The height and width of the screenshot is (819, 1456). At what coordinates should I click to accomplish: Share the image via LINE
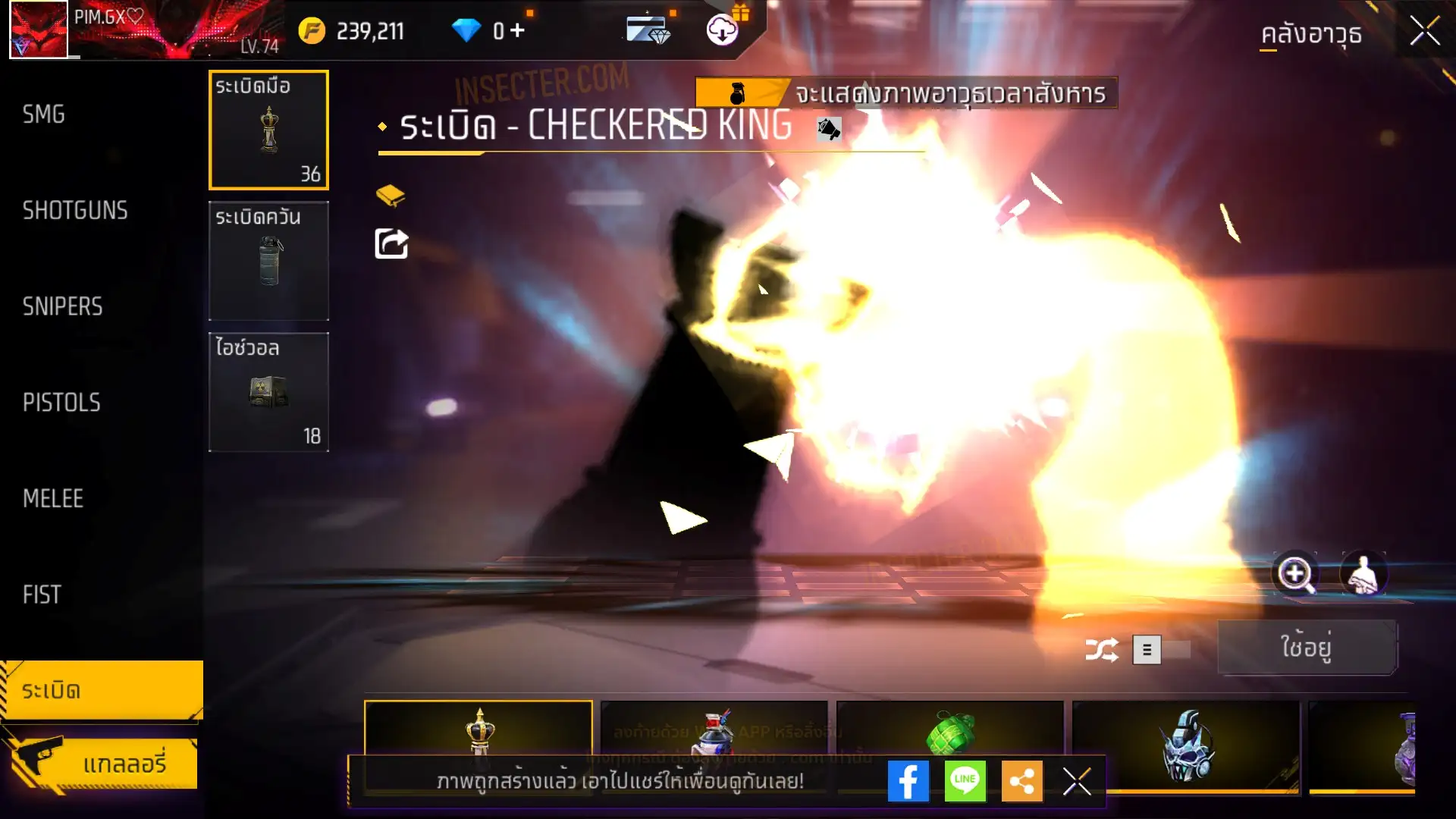[x=965, y=781]
